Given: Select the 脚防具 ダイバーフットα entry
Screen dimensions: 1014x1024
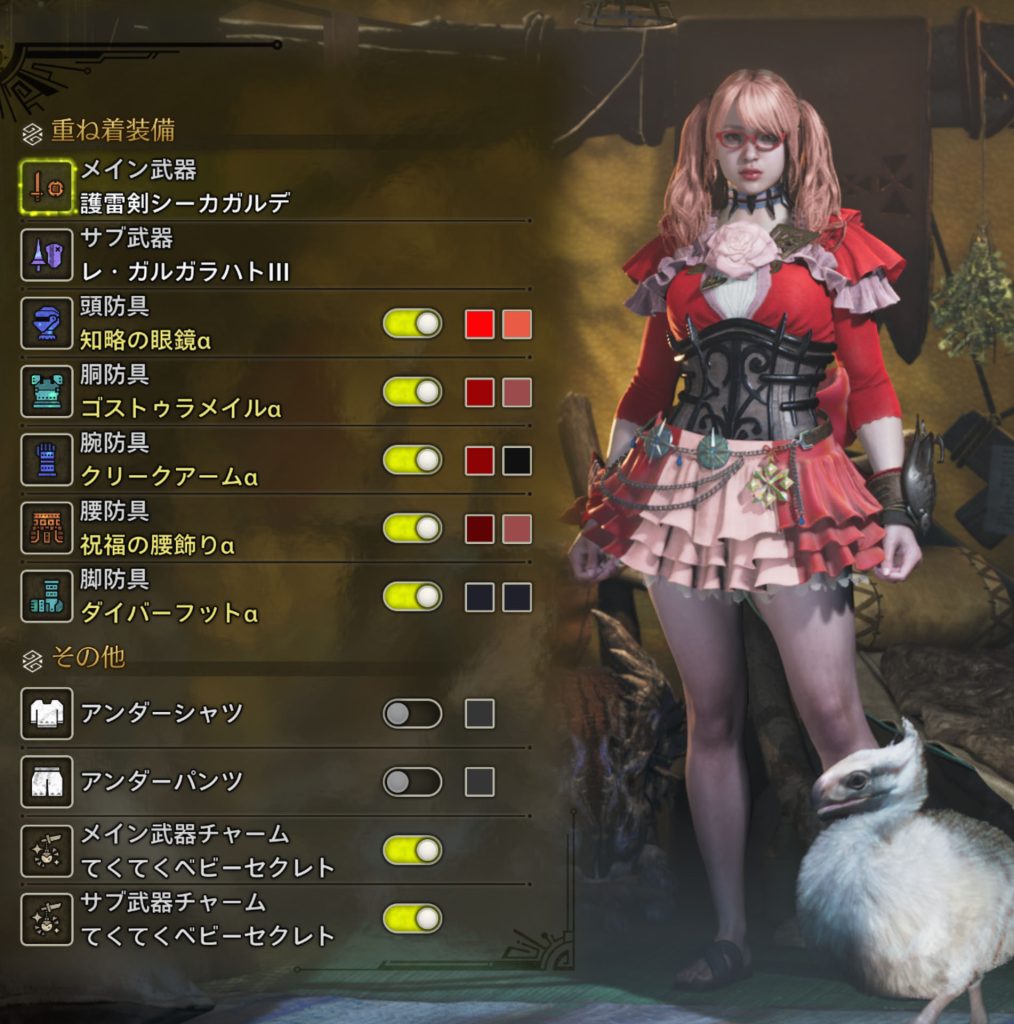Looking at the screenshot, I should click(x=169, y=596).
